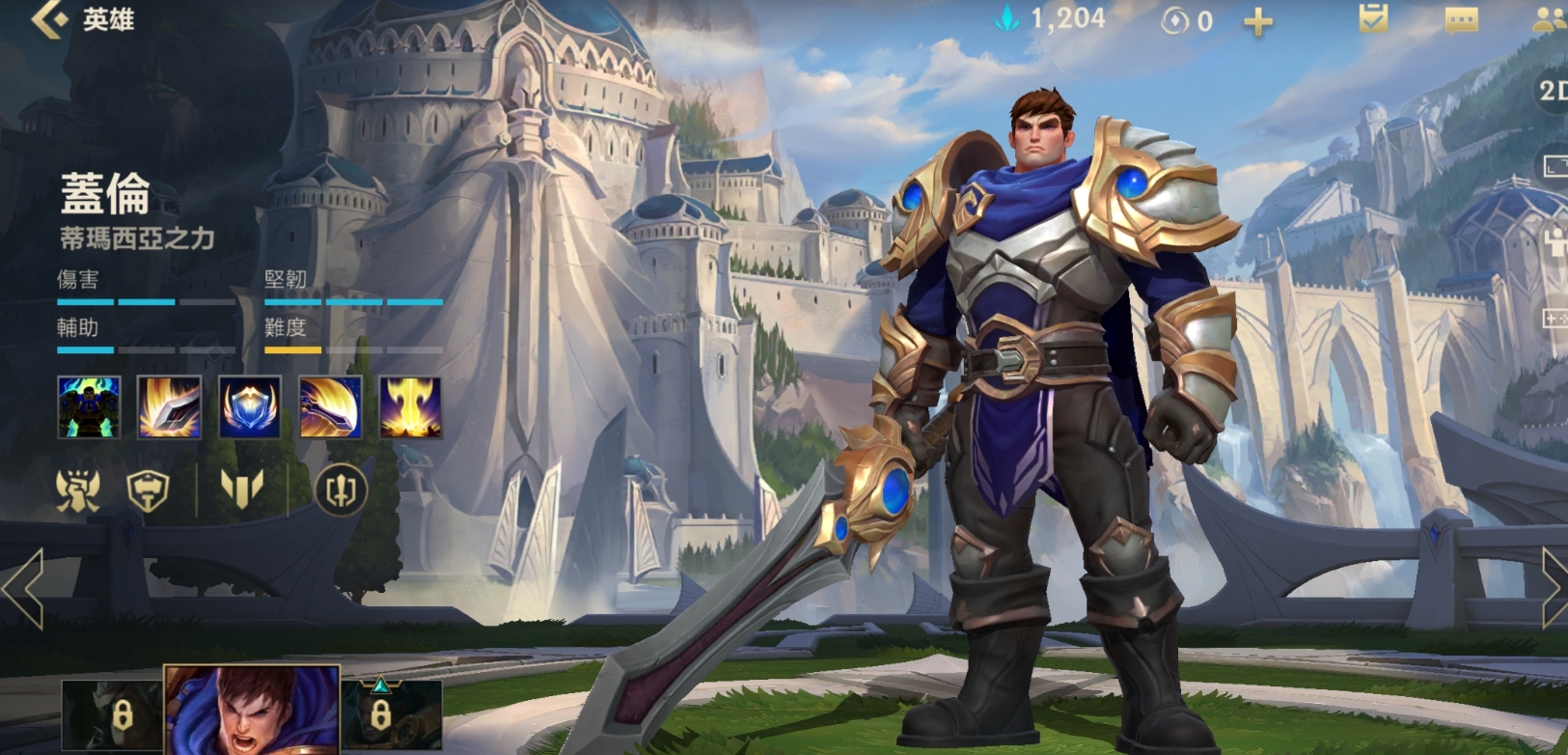View Garen's passive ability with green aura

click(89, 407)
